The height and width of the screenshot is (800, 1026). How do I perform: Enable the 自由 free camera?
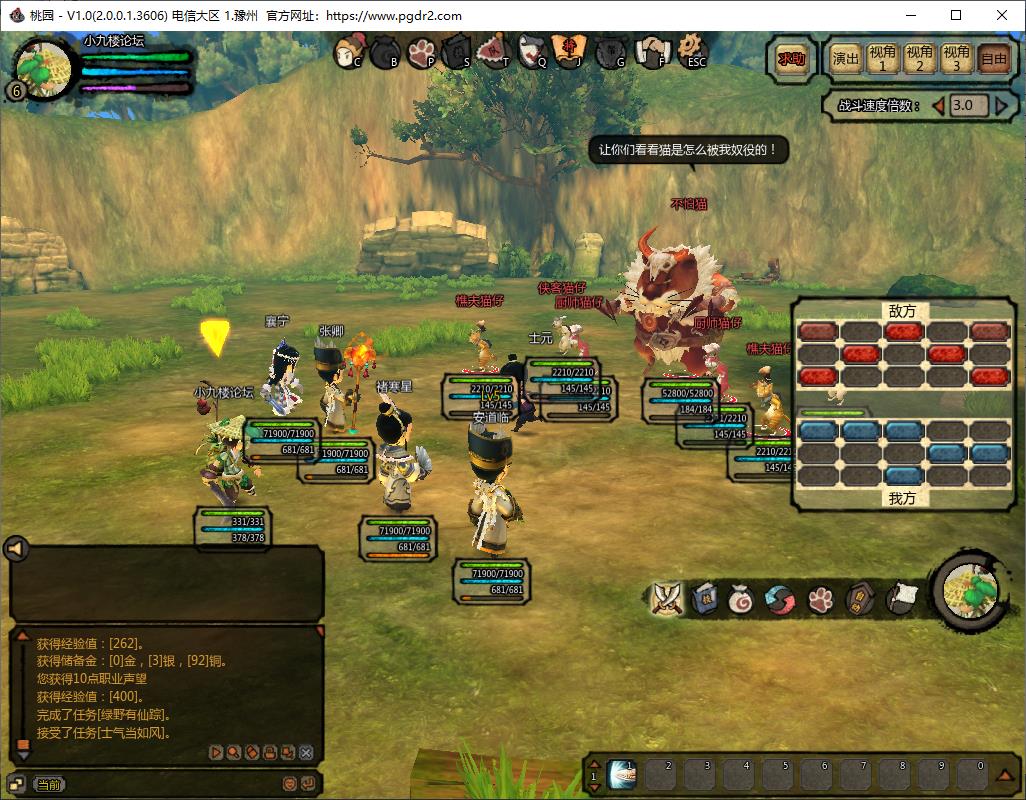(994, 58)
